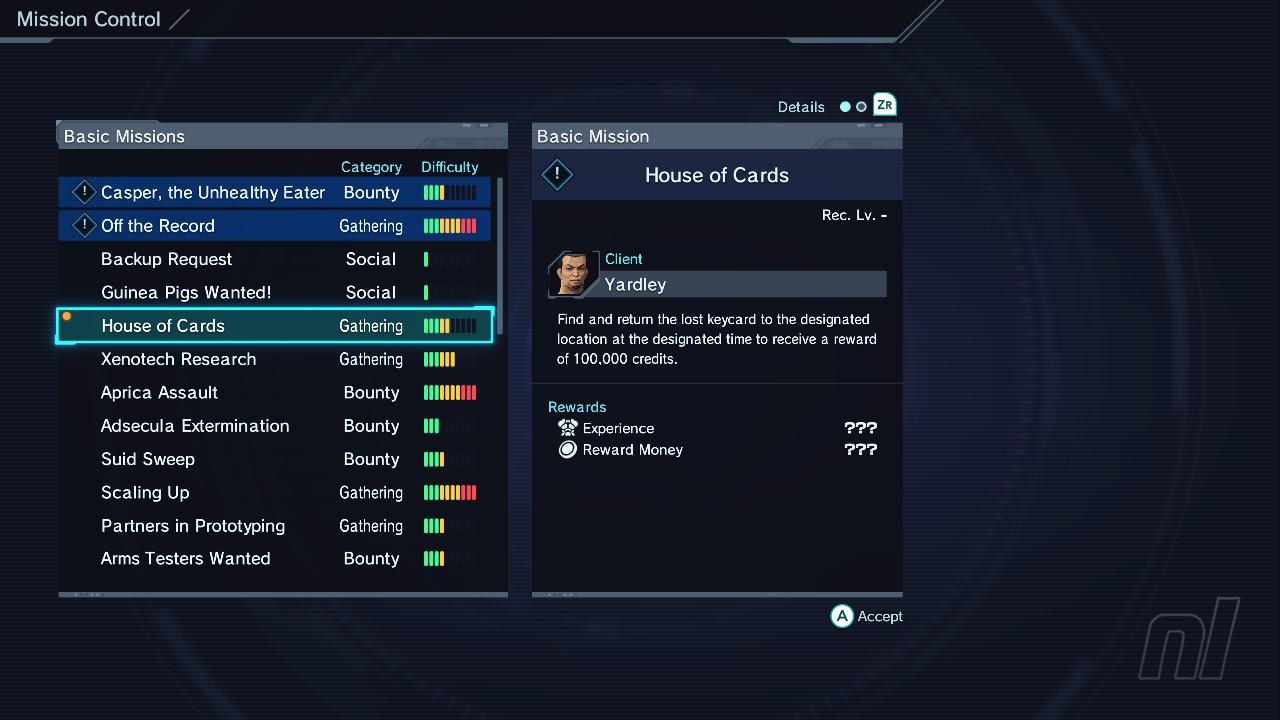The image size is (1280, 720).
Task: Pick the Adsecula Extermination bounty
Action: pos(195,426)
